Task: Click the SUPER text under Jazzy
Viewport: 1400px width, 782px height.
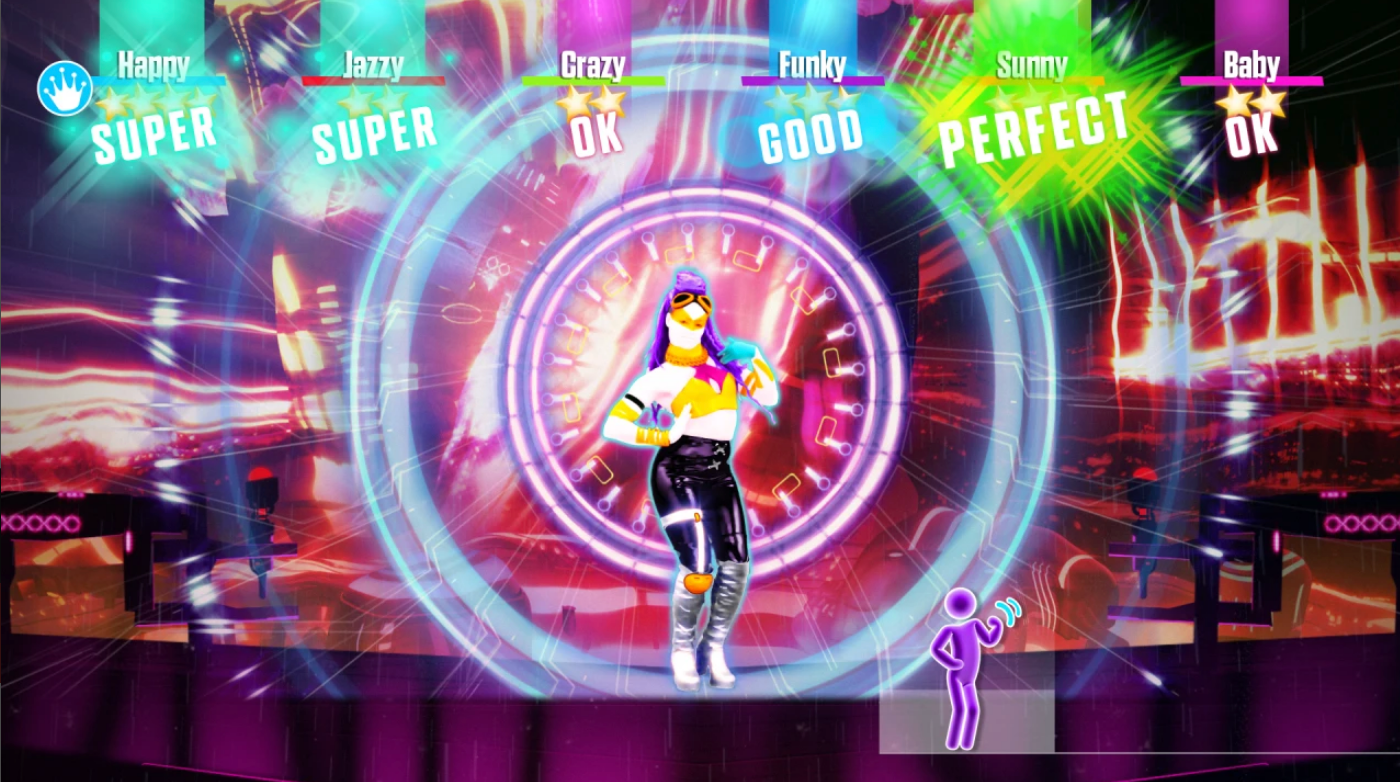Action: [x=375, y=130]
